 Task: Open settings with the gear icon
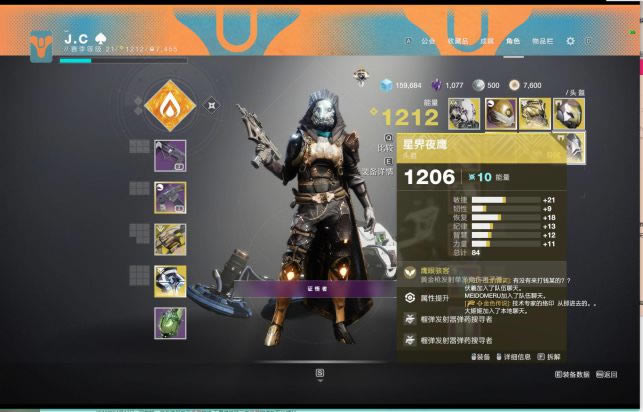570,41
